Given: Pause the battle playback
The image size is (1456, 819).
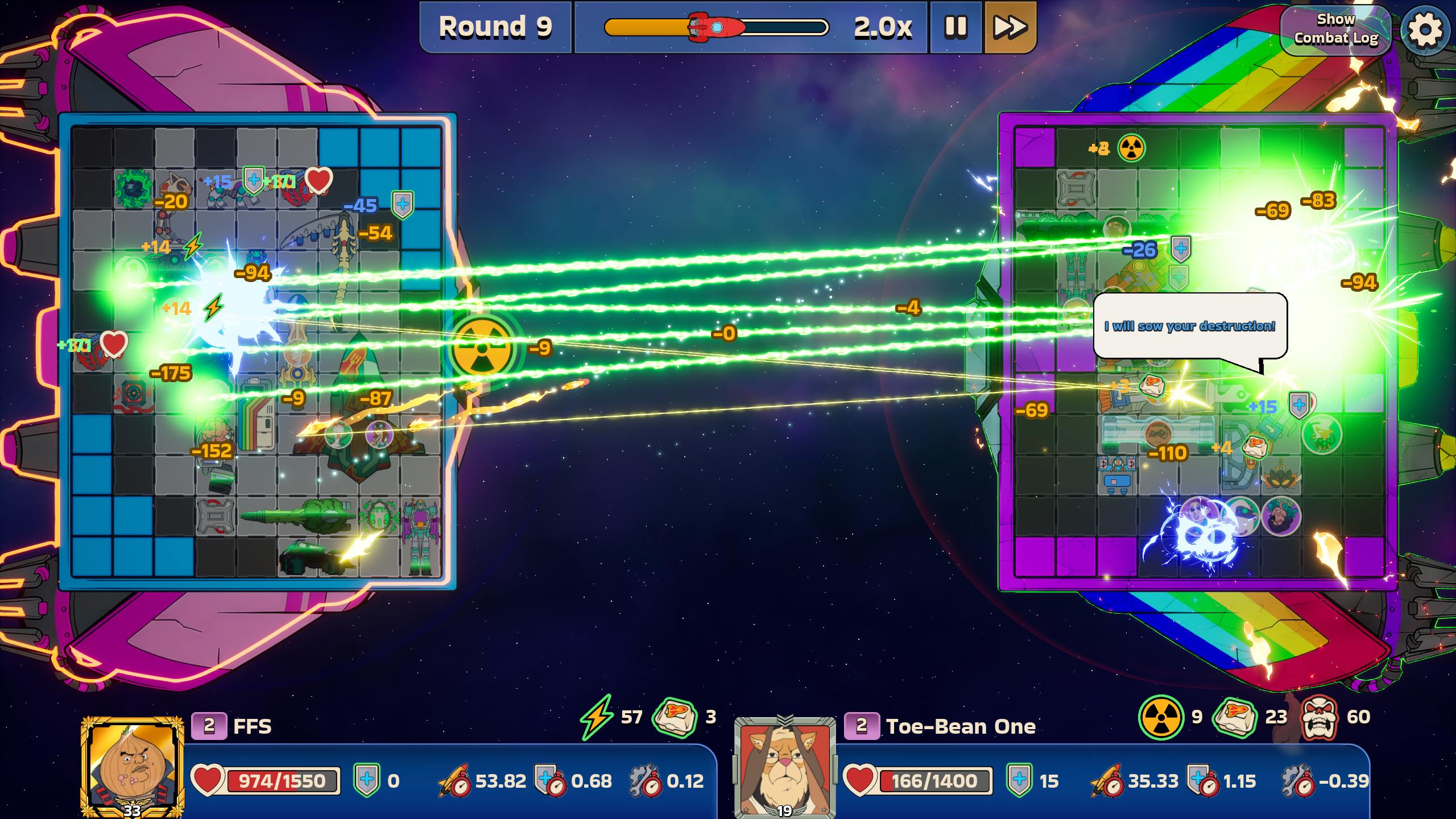Looking at the screenshot, I should click(956, 27).
